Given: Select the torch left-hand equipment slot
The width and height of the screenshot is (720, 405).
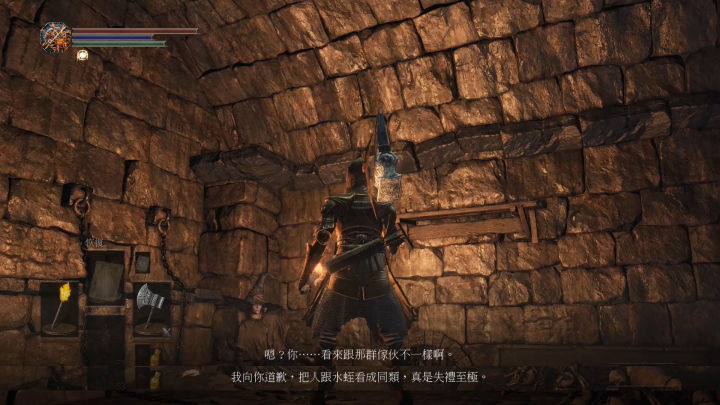Looking at the screenshot, I should (59, 307).
